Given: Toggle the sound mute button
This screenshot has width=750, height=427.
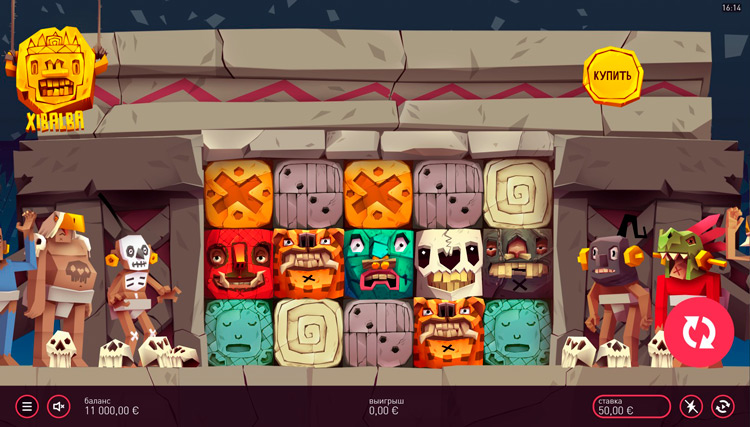Looking at the screenshot, I should pyautogui.click(x=58, y=406).
